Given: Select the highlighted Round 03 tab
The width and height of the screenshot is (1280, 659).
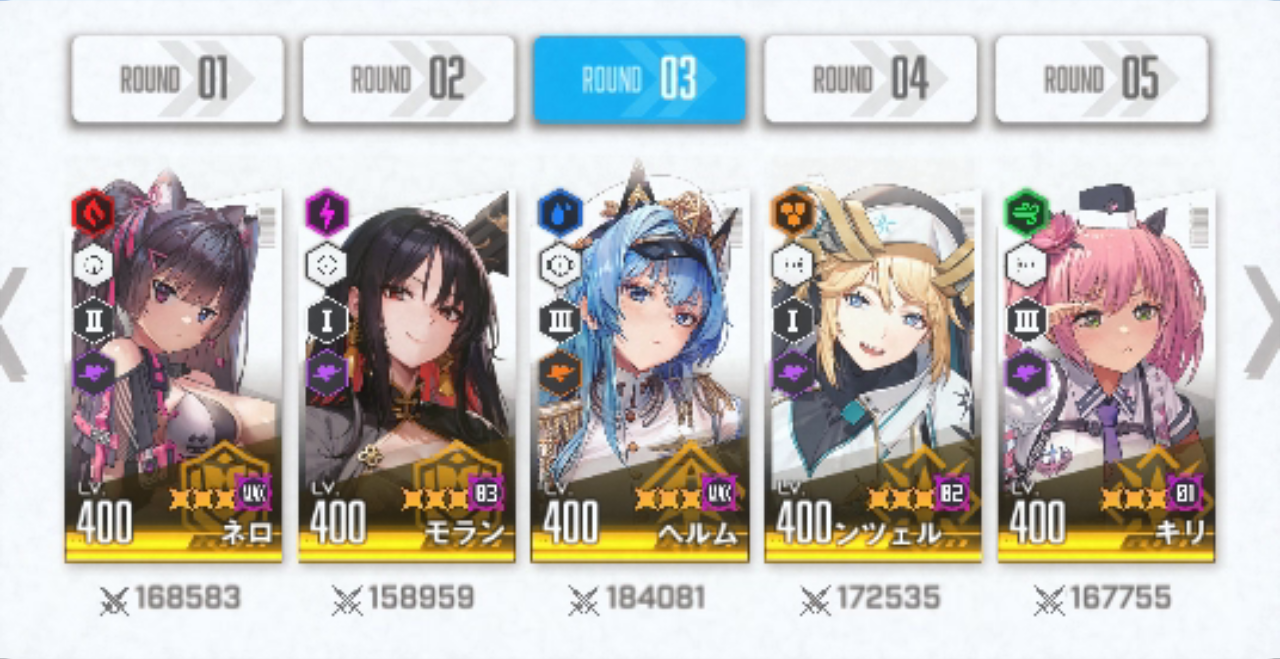Looking at the screenshot, I should pyautogui.click(x=639, y=80).
